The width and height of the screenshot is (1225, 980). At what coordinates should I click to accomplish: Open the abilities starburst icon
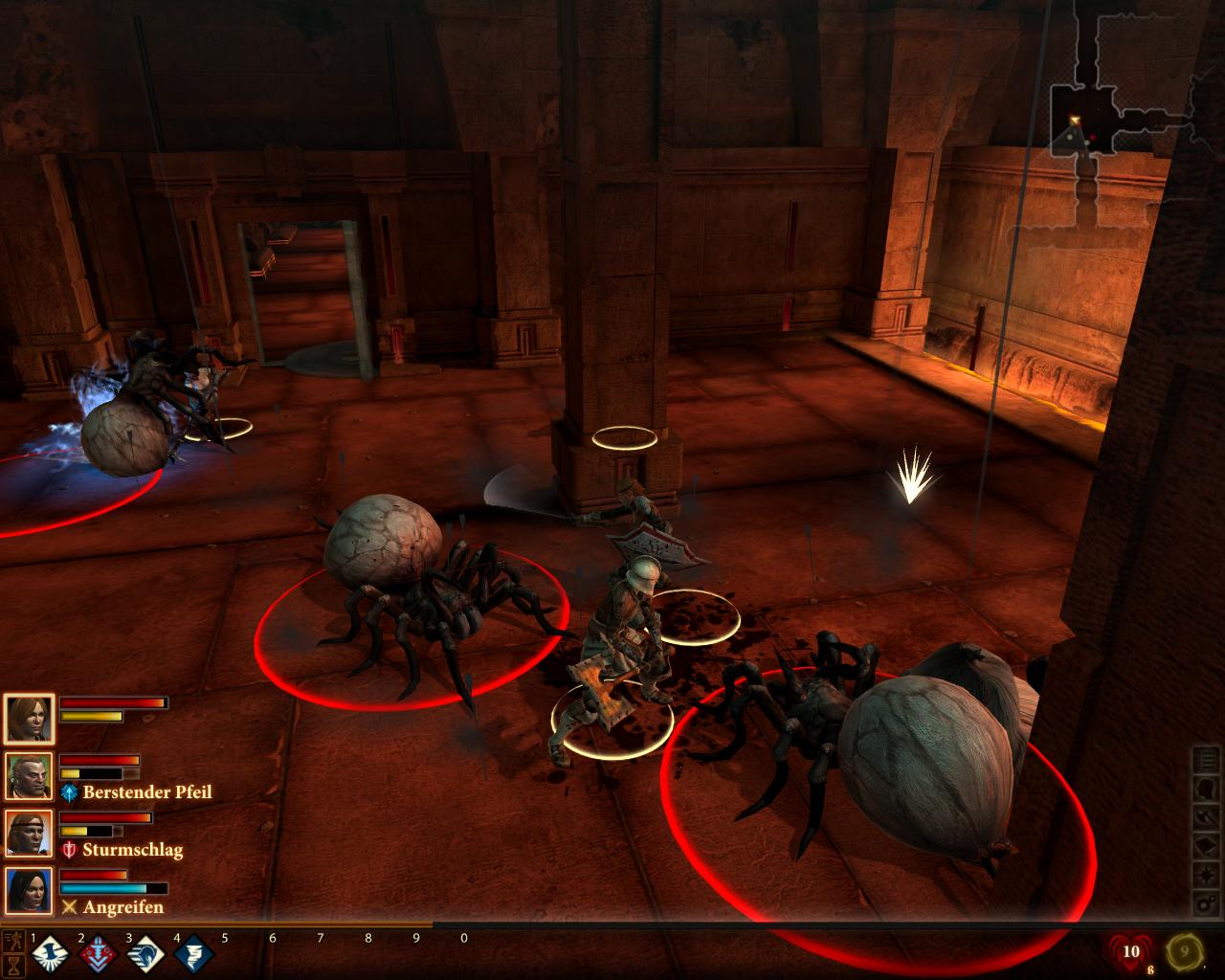coord(1207,876)
